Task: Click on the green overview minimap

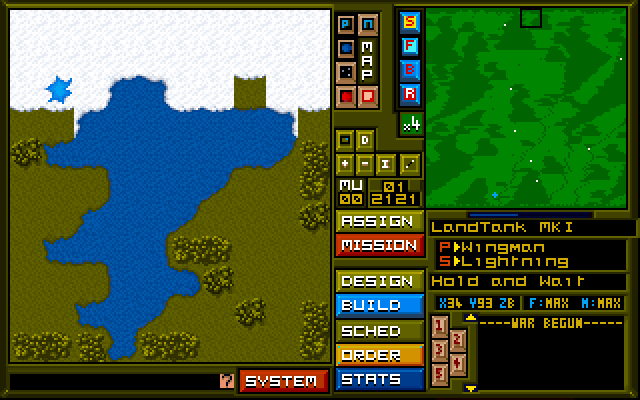Action: (x=527, y=109)
